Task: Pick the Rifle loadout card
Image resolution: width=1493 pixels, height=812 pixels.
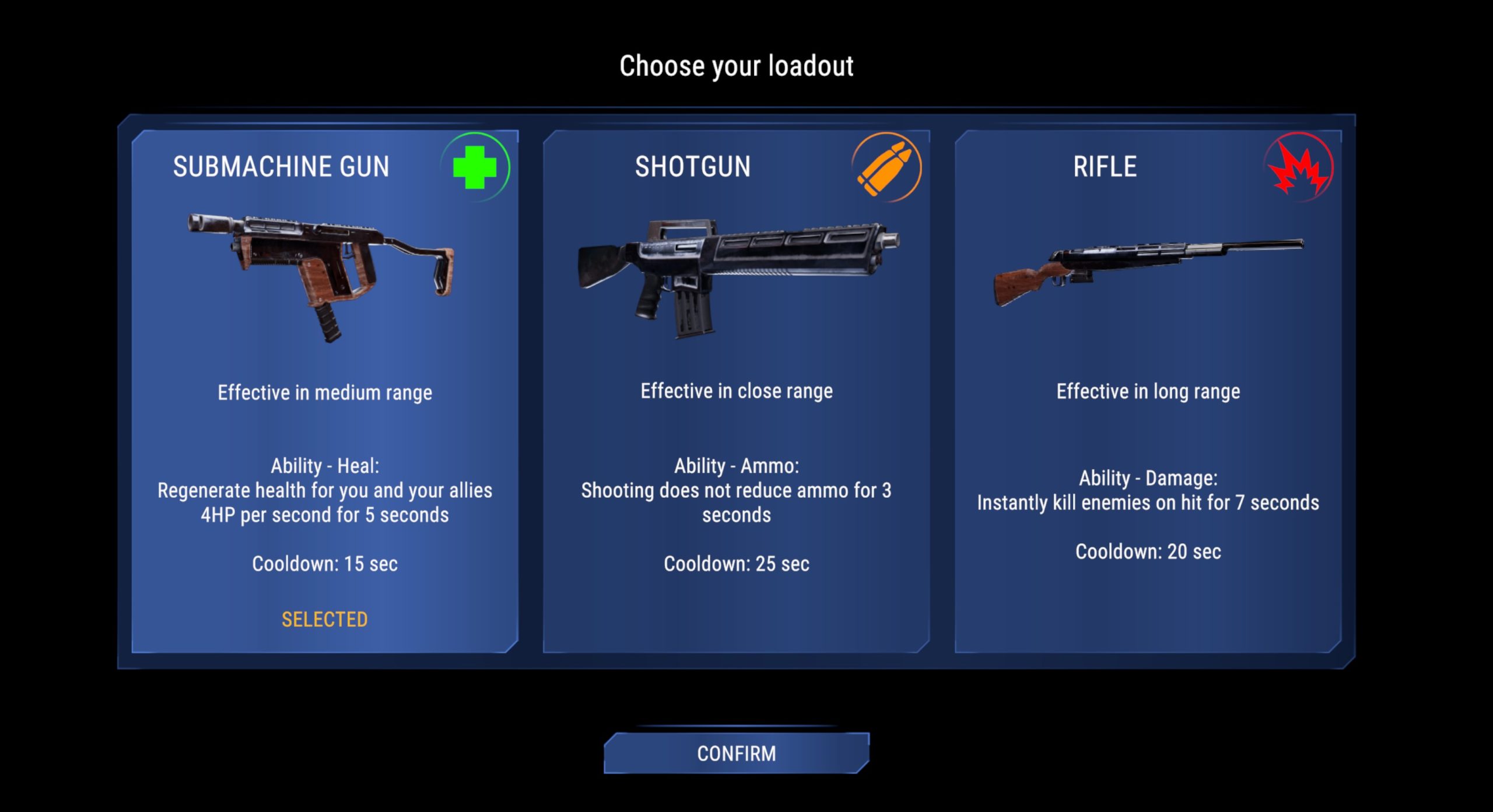Action: click(x=1148, y=391)
